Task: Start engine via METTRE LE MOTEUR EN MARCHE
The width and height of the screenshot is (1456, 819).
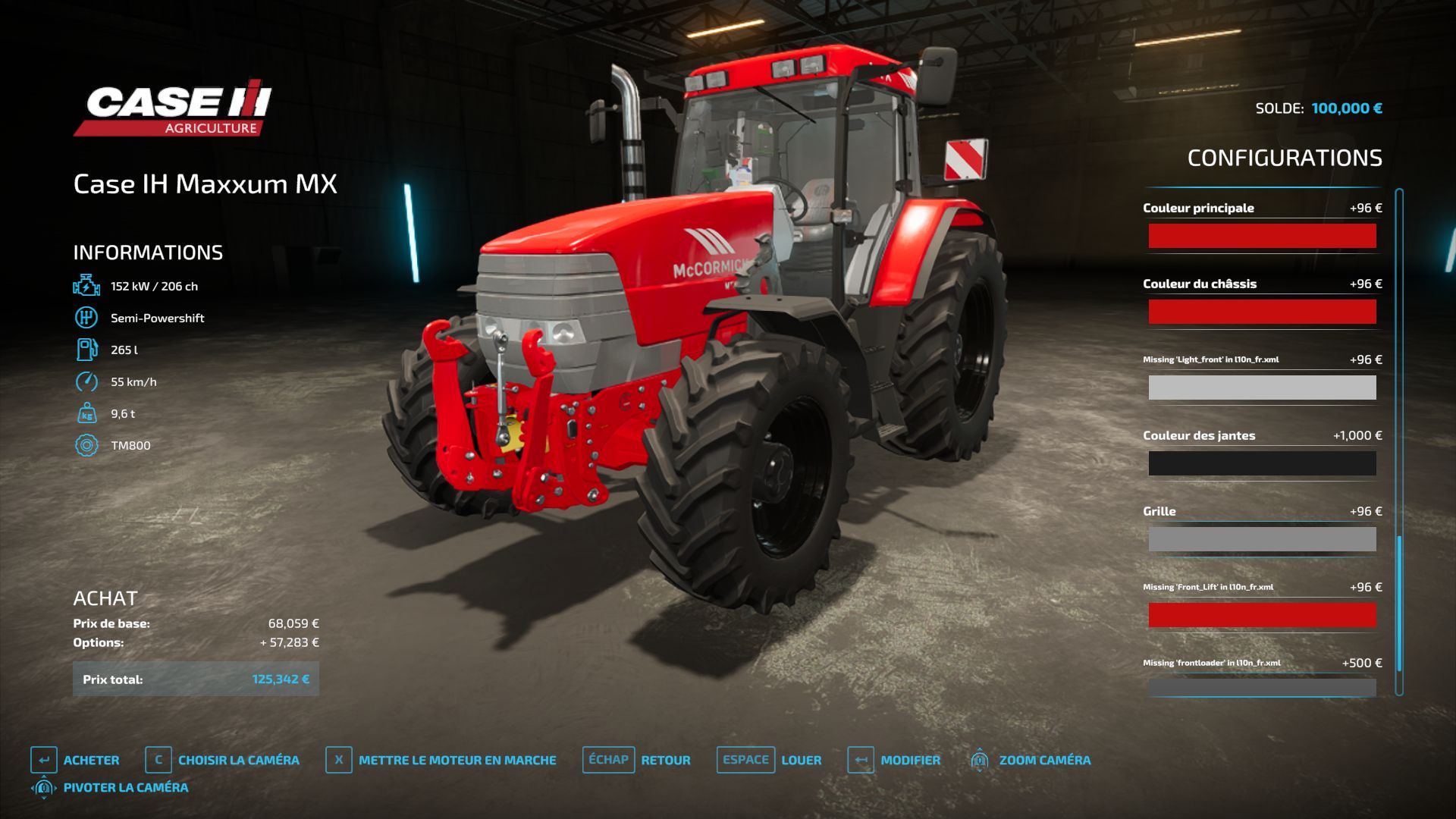Action: (x=441, y=760)
